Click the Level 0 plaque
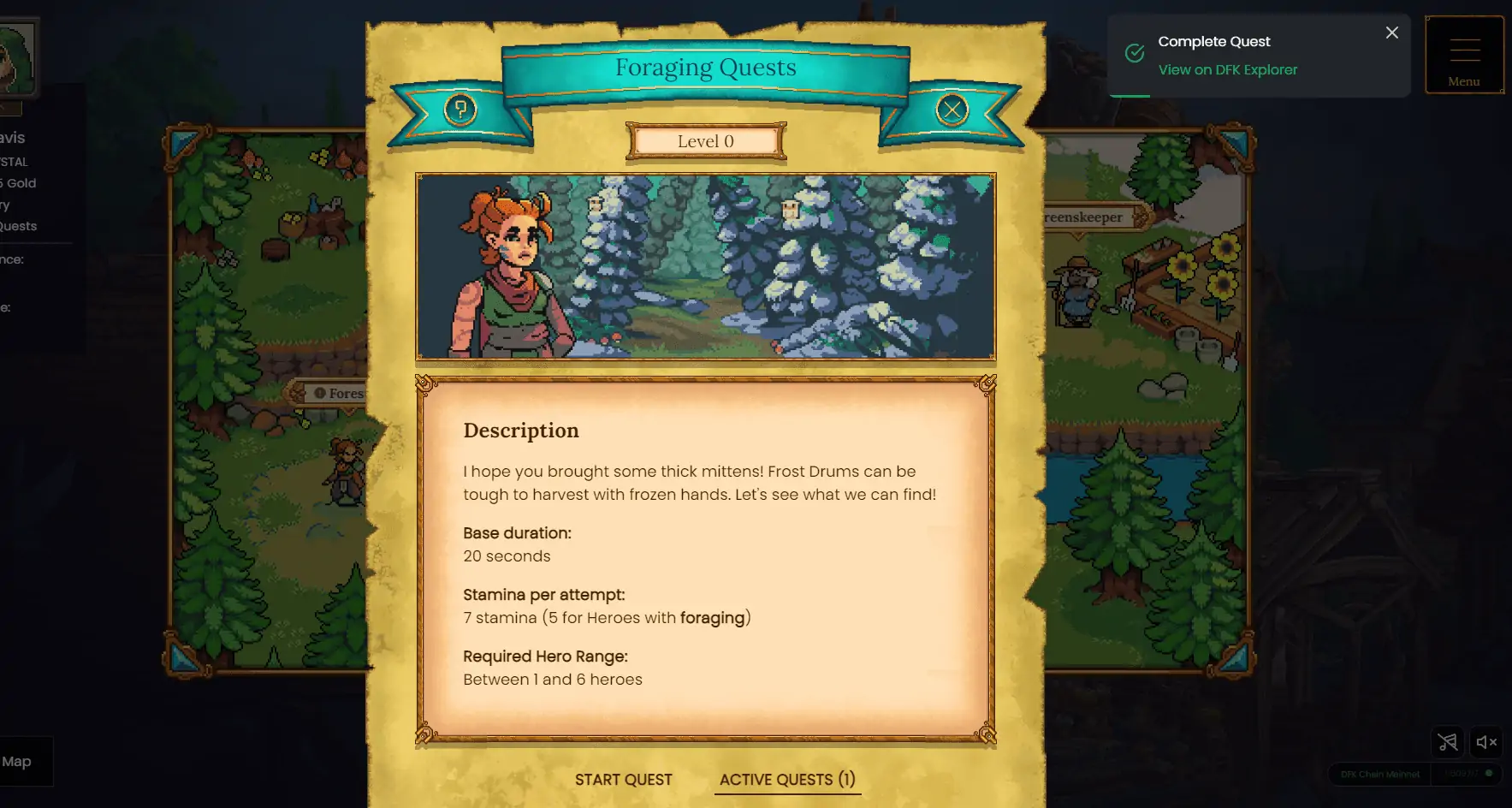 click(x=705, y=141)
